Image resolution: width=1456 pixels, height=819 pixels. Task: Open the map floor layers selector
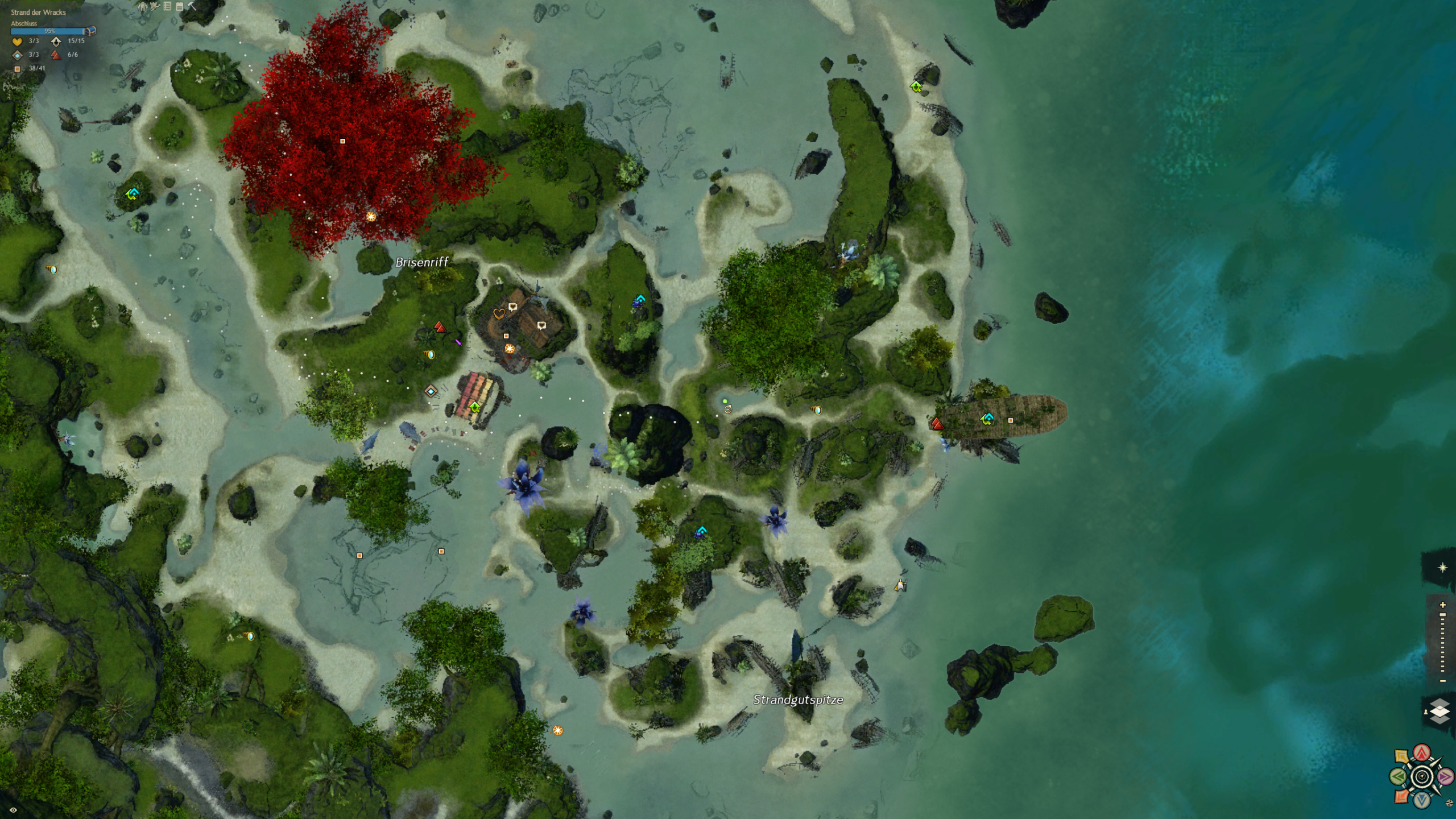coord(1439,711)
